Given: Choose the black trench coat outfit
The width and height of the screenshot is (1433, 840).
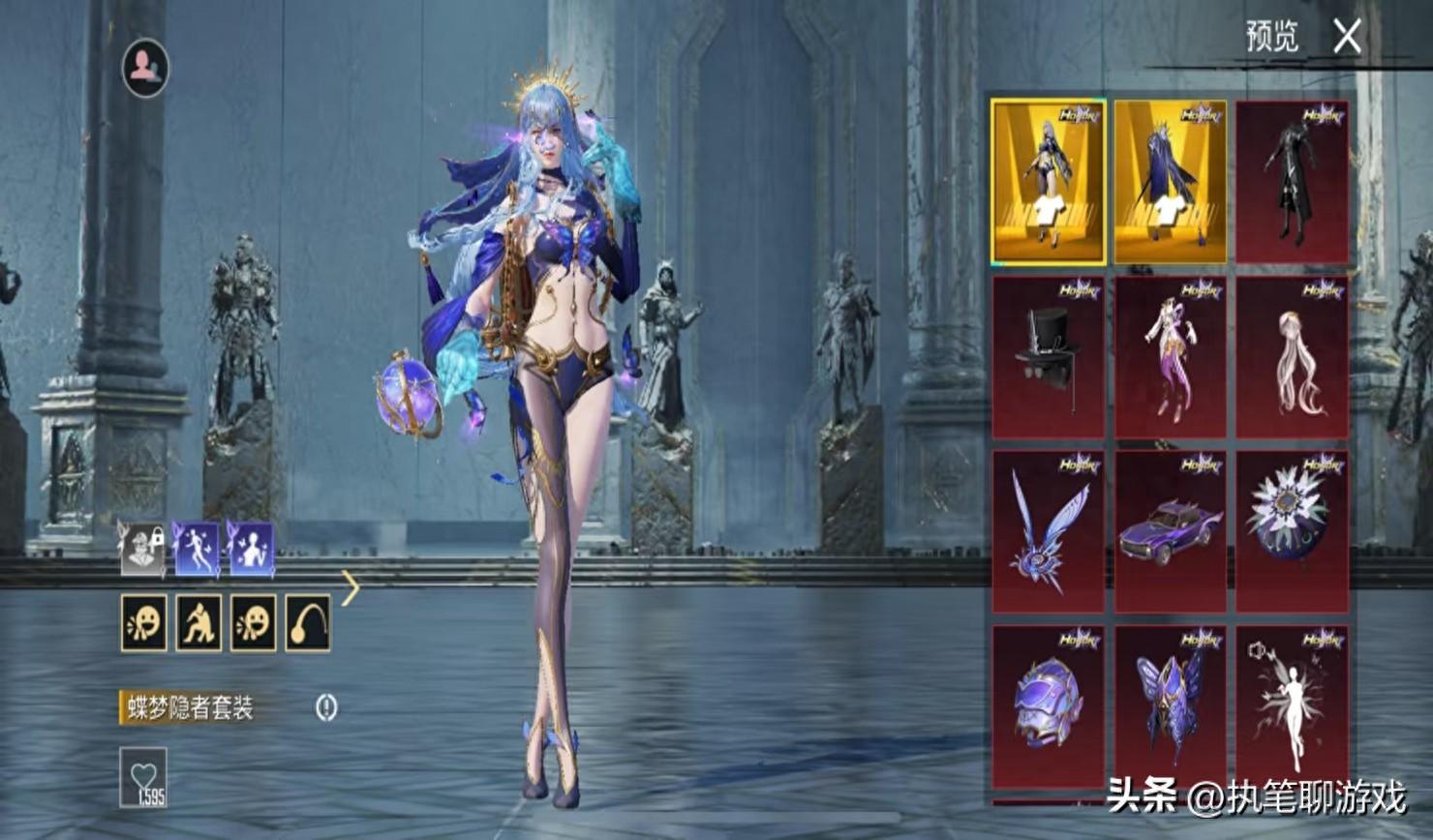Looking at the screenshot, I should pyautogui.click(x=1292, y=181).
